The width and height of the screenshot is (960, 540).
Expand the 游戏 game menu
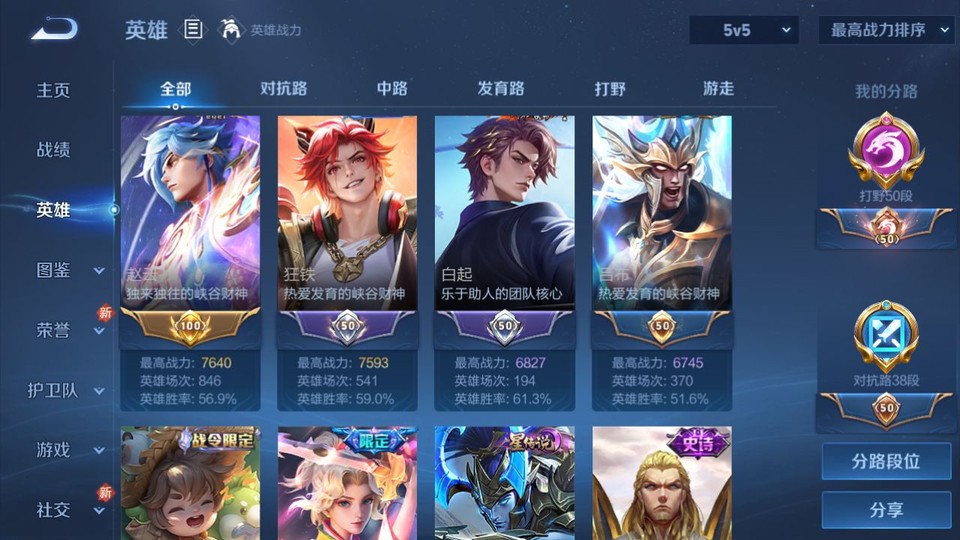pos(67,450)
